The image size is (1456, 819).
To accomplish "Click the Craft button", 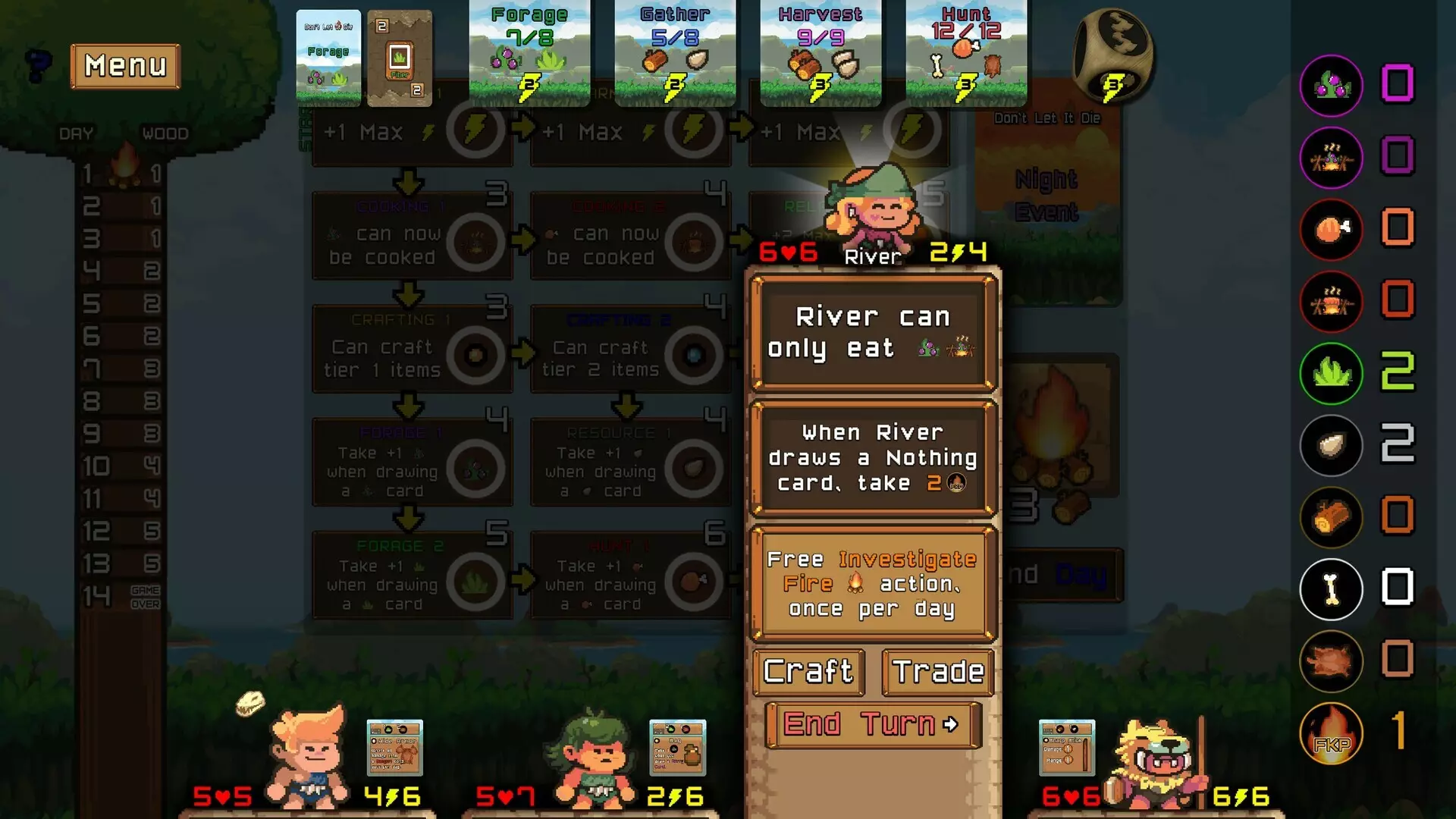I will (808, 672).
